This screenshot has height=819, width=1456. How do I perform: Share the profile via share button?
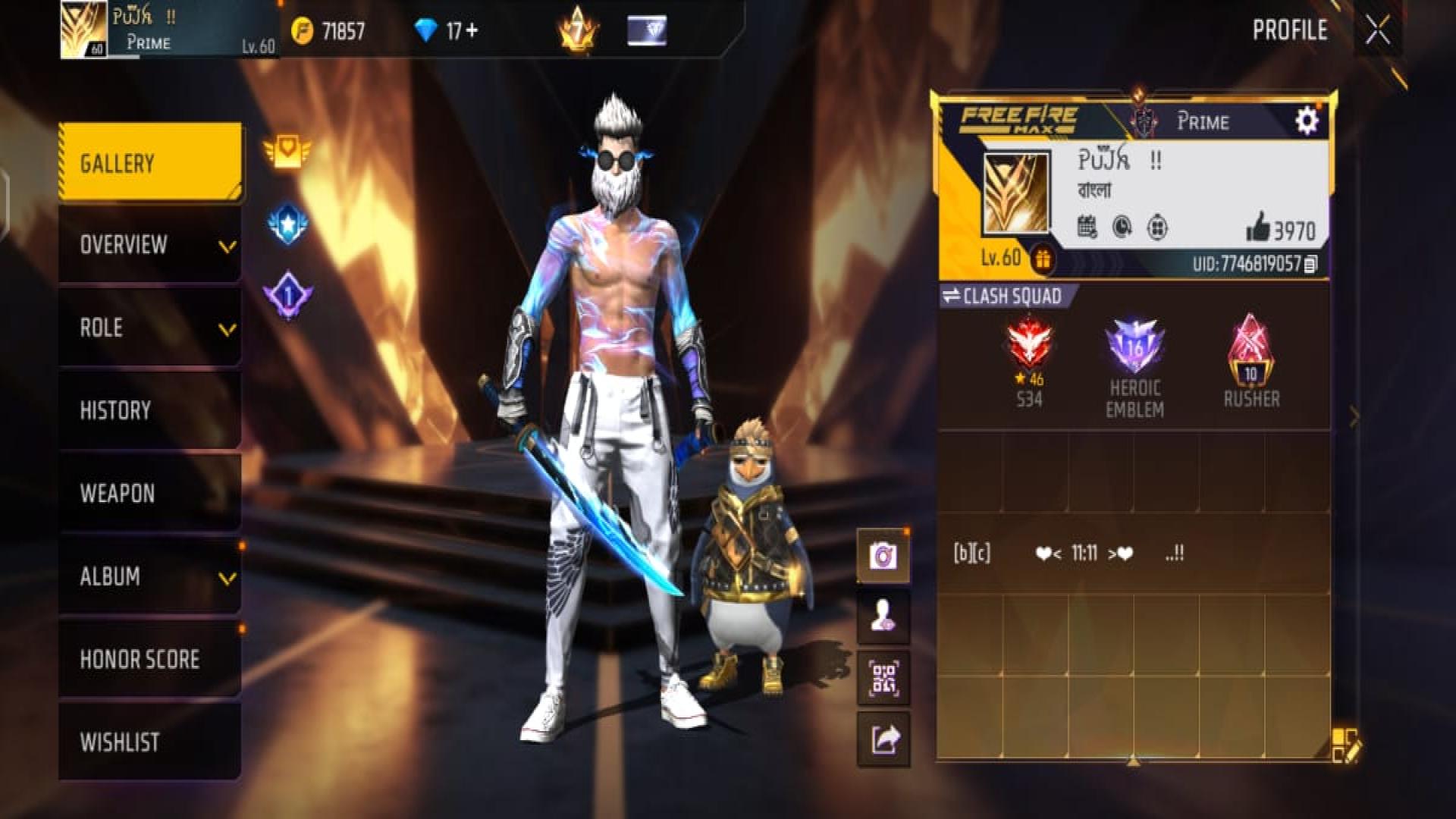tap(883, 739)
